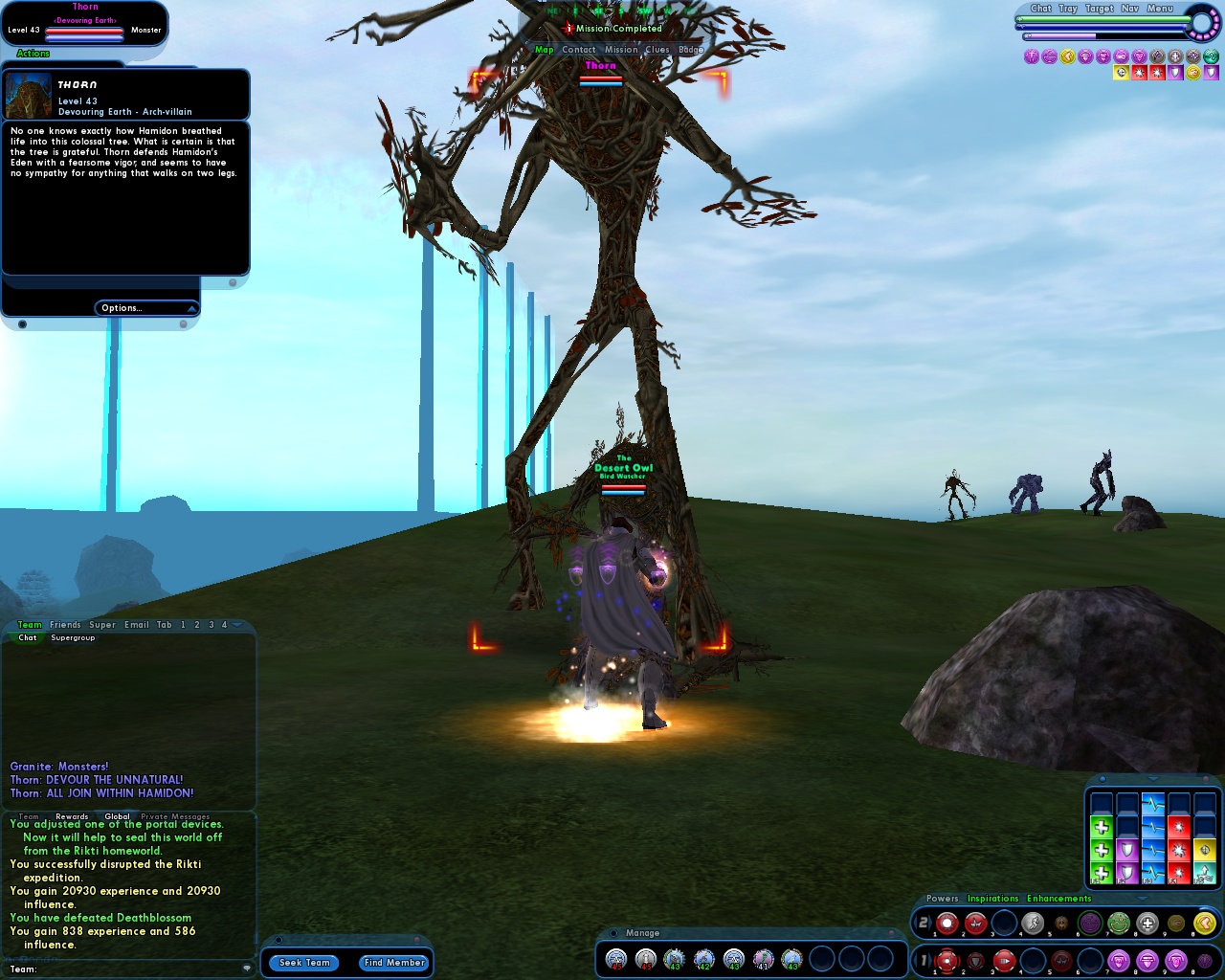Toggle the Target window with the Target button
This screenshot has width=1225, height=980.
(x=1099, y=9)
